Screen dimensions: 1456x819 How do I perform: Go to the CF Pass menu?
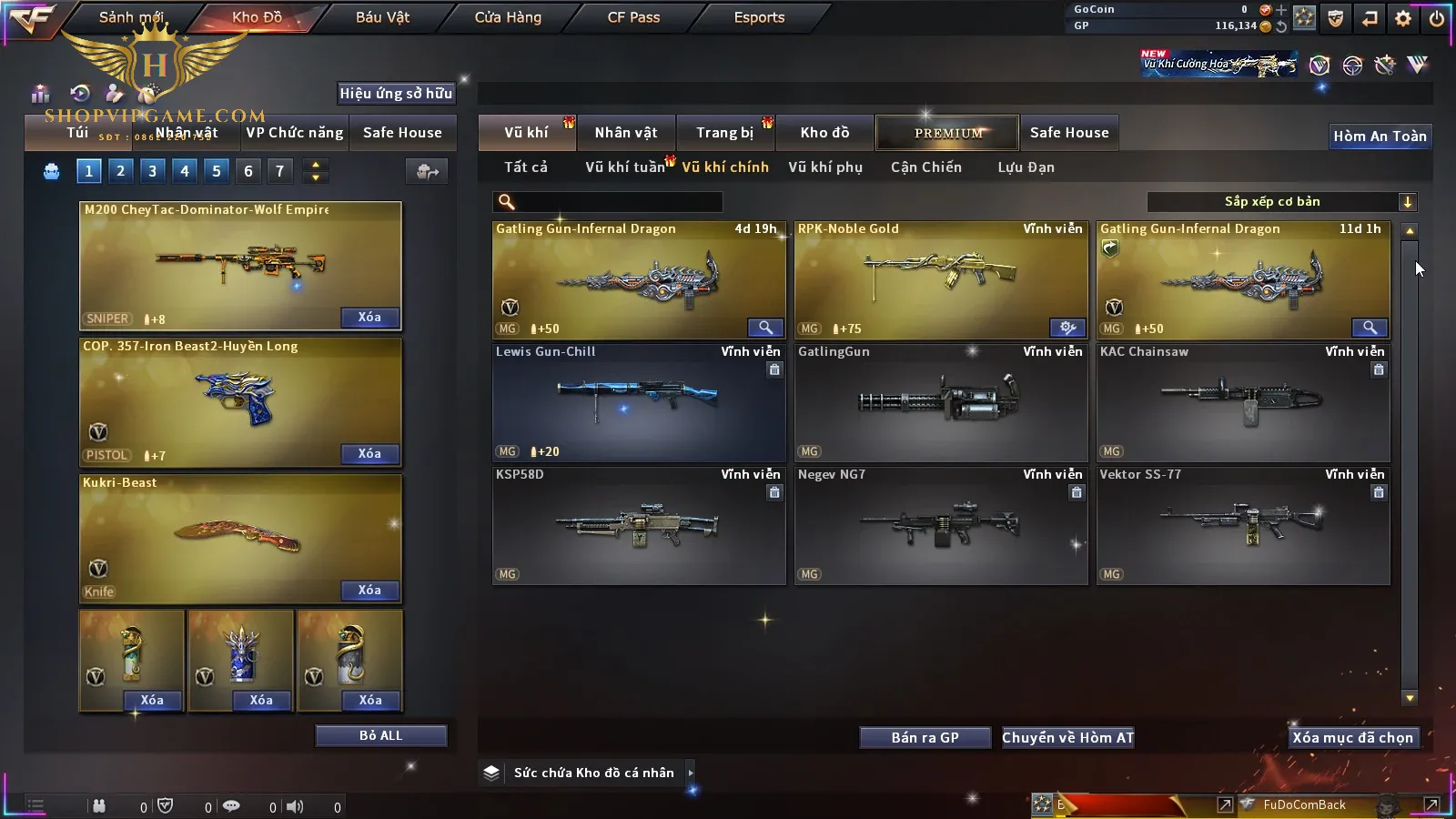click(x=633, y=17)
